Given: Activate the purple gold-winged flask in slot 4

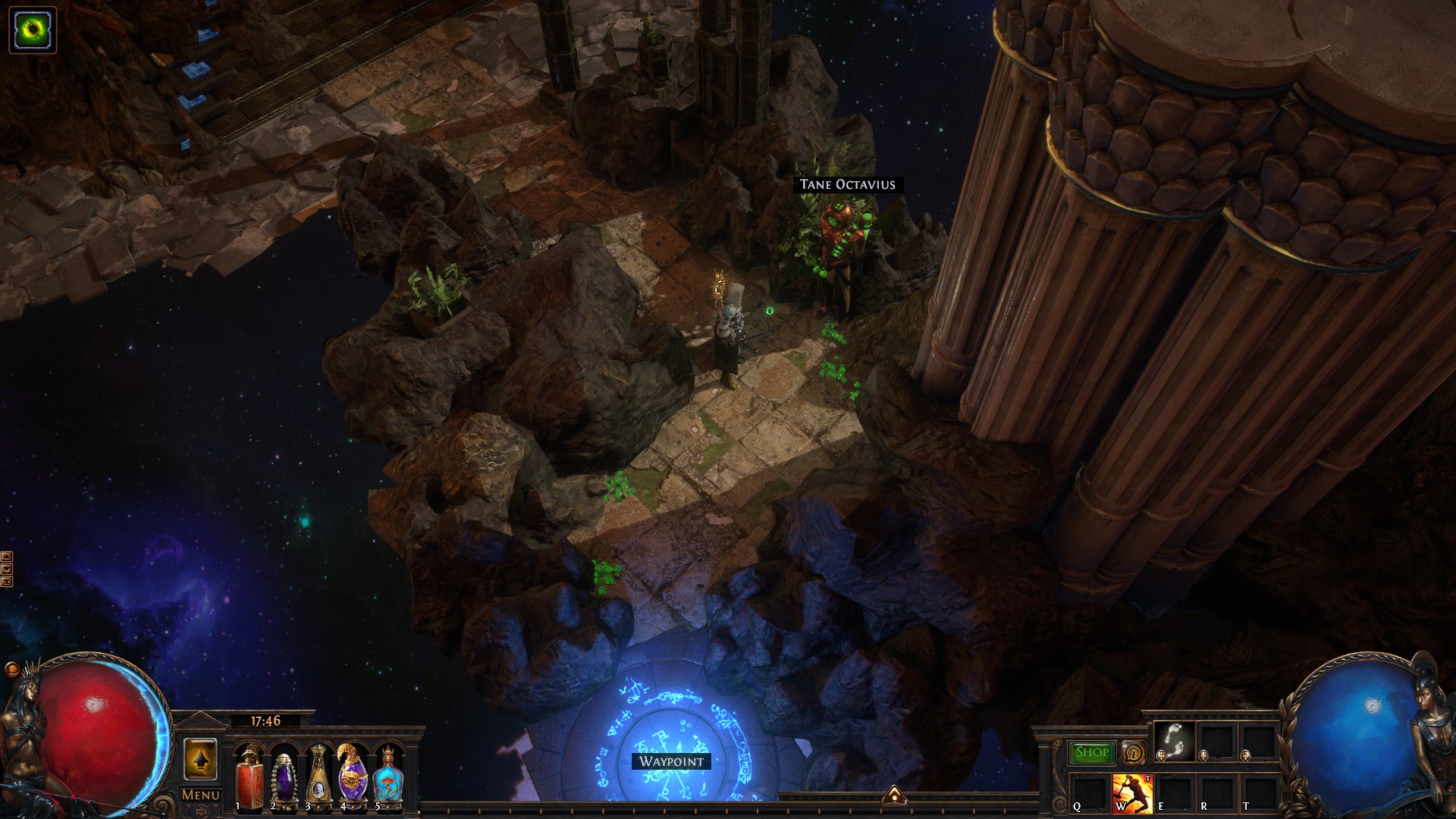Looking at the screenshot, I should pos(352,775).
